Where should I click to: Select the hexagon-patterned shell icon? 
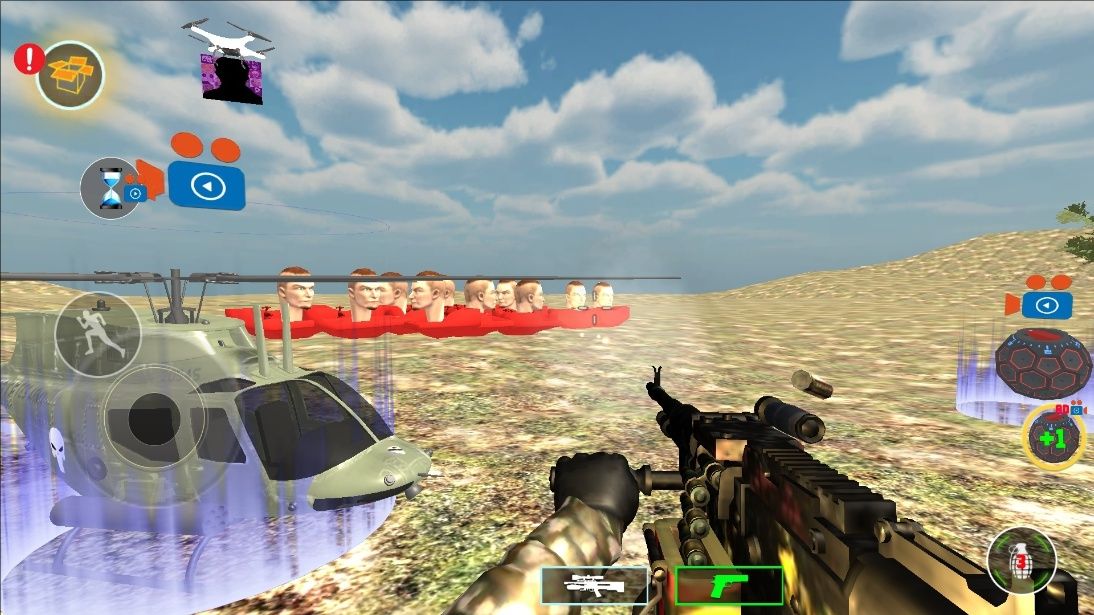(1042, 363)
